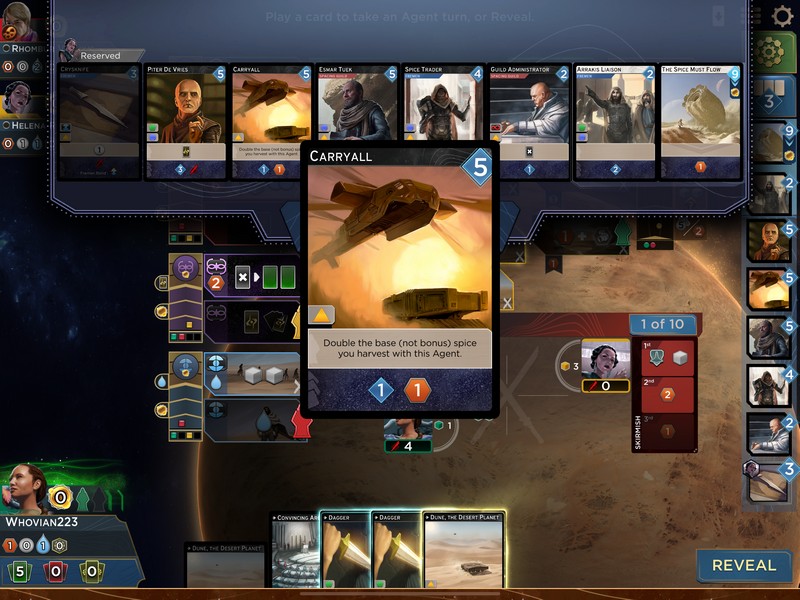The height and width of the screenshot is (600, 800).
Task: Open the settings gear menu
Action: pos(783,16)
